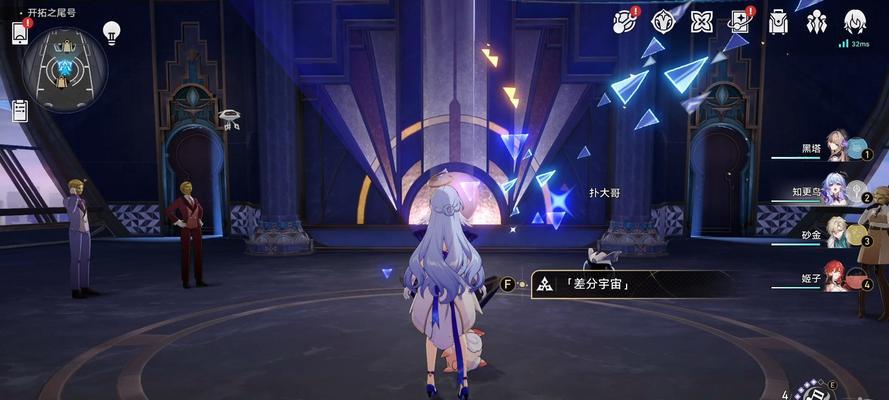Image resolution: width=889 pixels, height=400 pixels.
Task: Open the backpack inventory
Action: (x=779, y=21)
